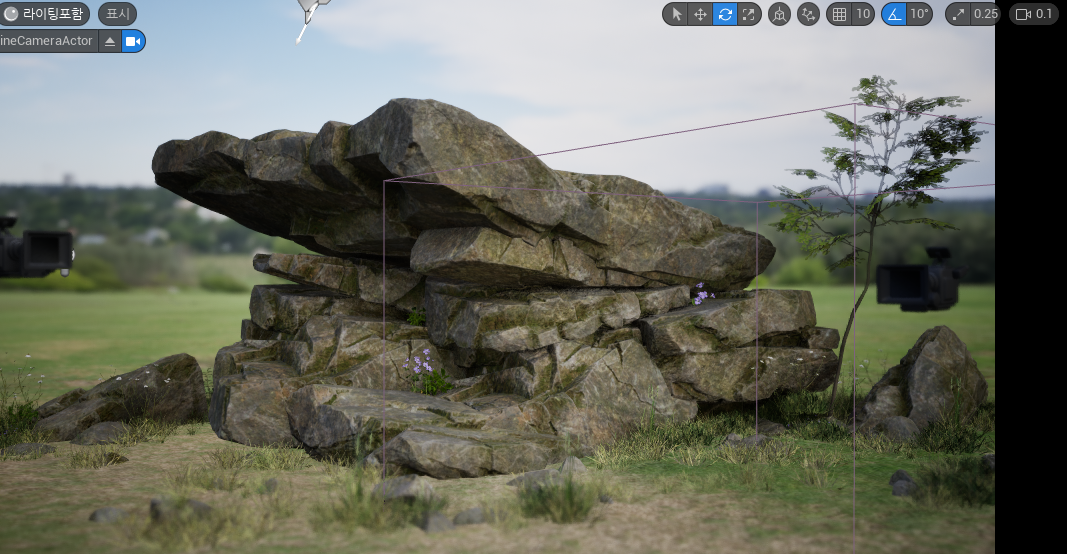Toggle the world/local coordinate system cube icon

[x=779, y=14]
